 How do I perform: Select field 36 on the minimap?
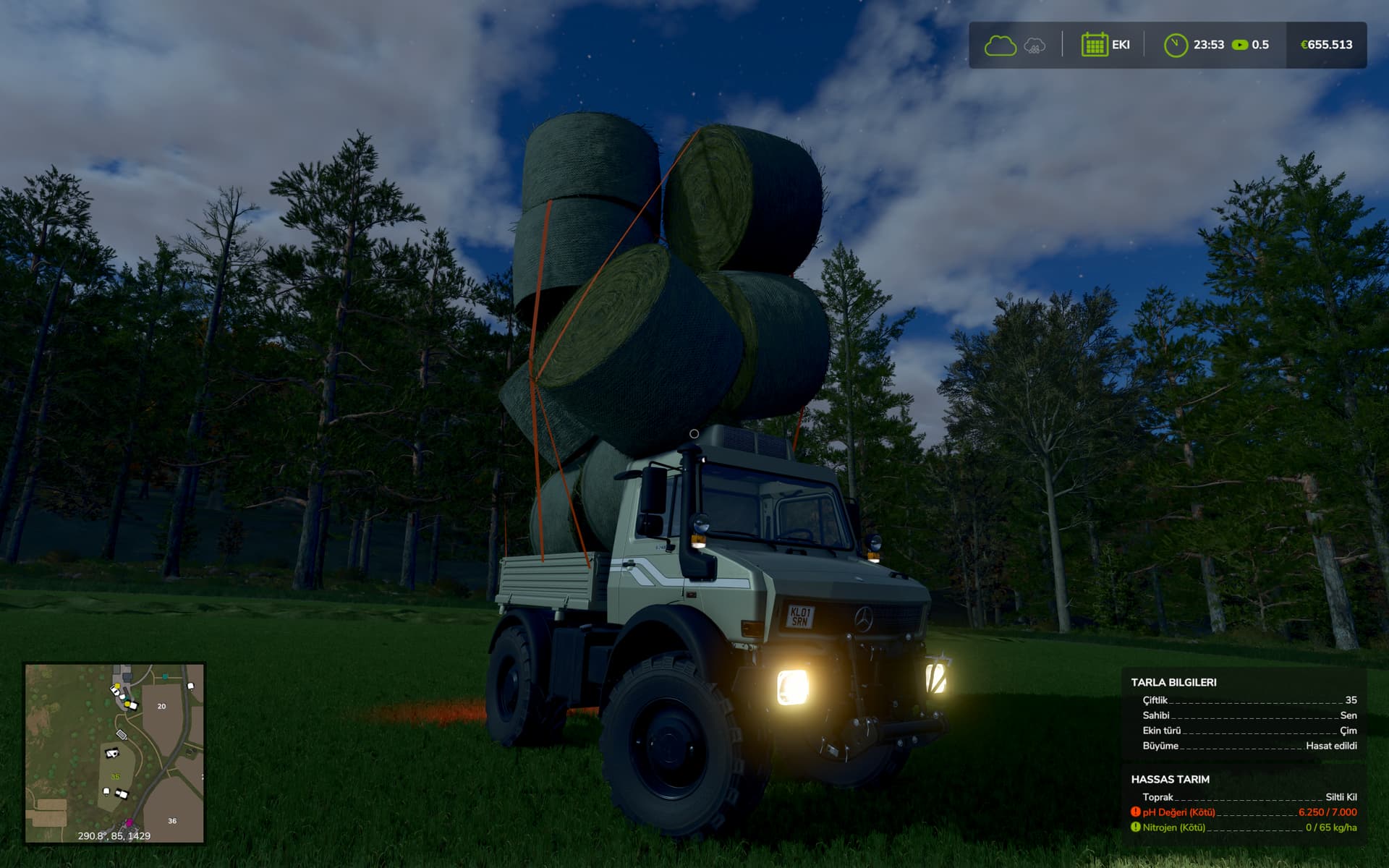tap(172, 821)
